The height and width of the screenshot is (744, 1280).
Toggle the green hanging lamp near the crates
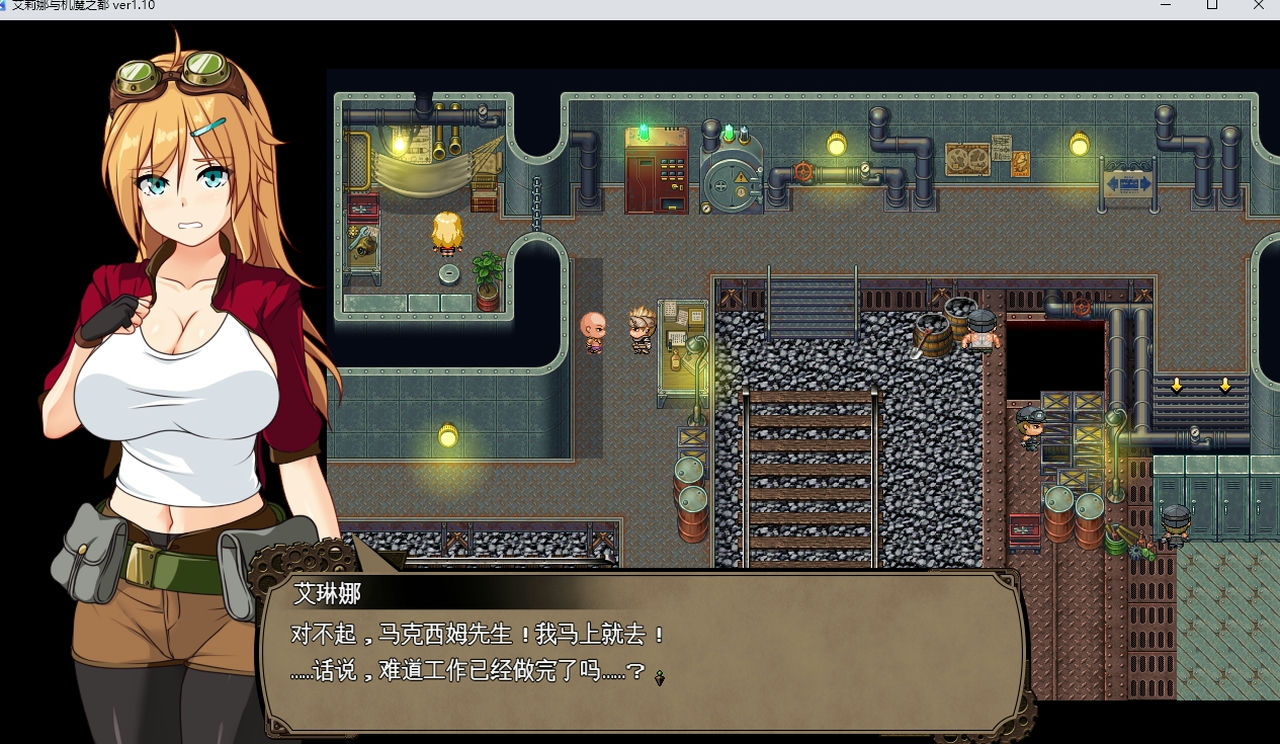click(1114, 417)
